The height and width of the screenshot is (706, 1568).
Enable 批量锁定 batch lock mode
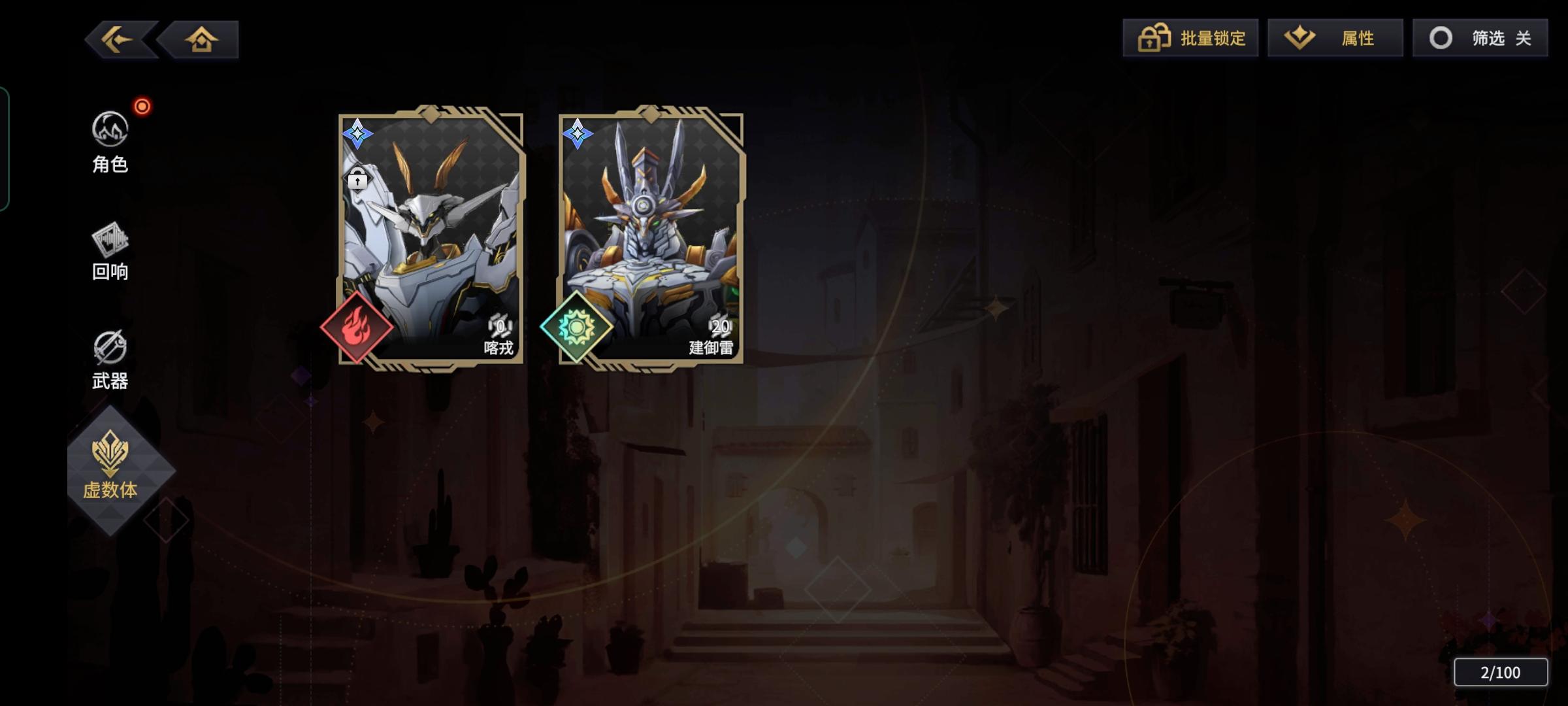[1190, 38]
